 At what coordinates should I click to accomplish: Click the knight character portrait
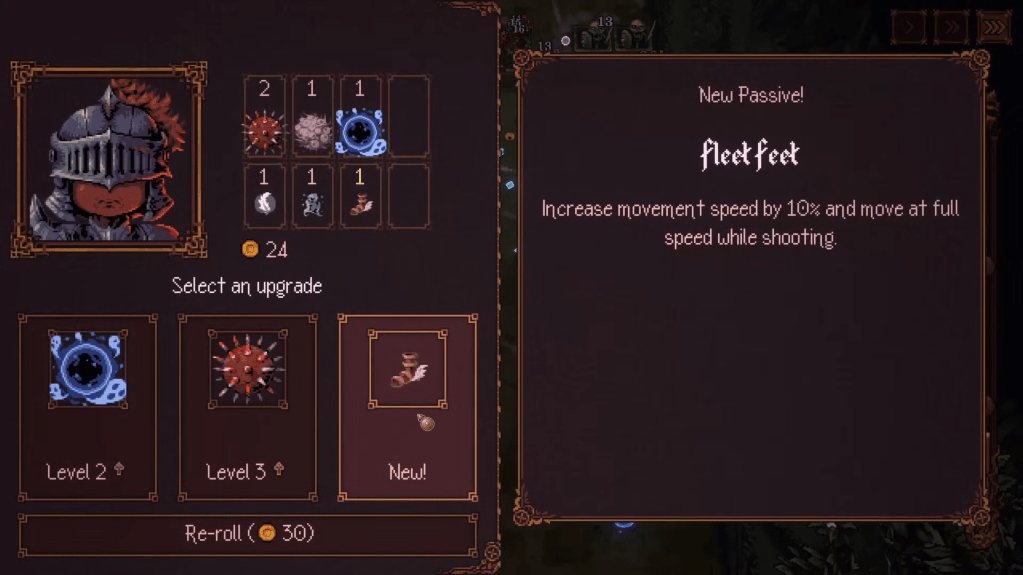click(108, 160)
